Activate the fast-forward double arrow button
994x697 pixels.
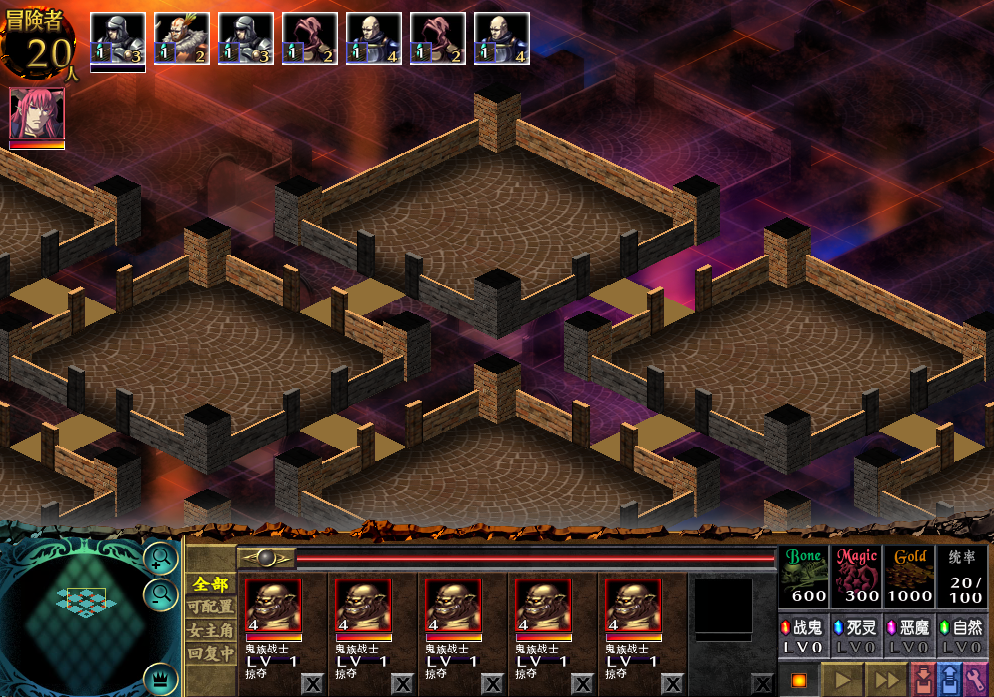tap(887, 680)
